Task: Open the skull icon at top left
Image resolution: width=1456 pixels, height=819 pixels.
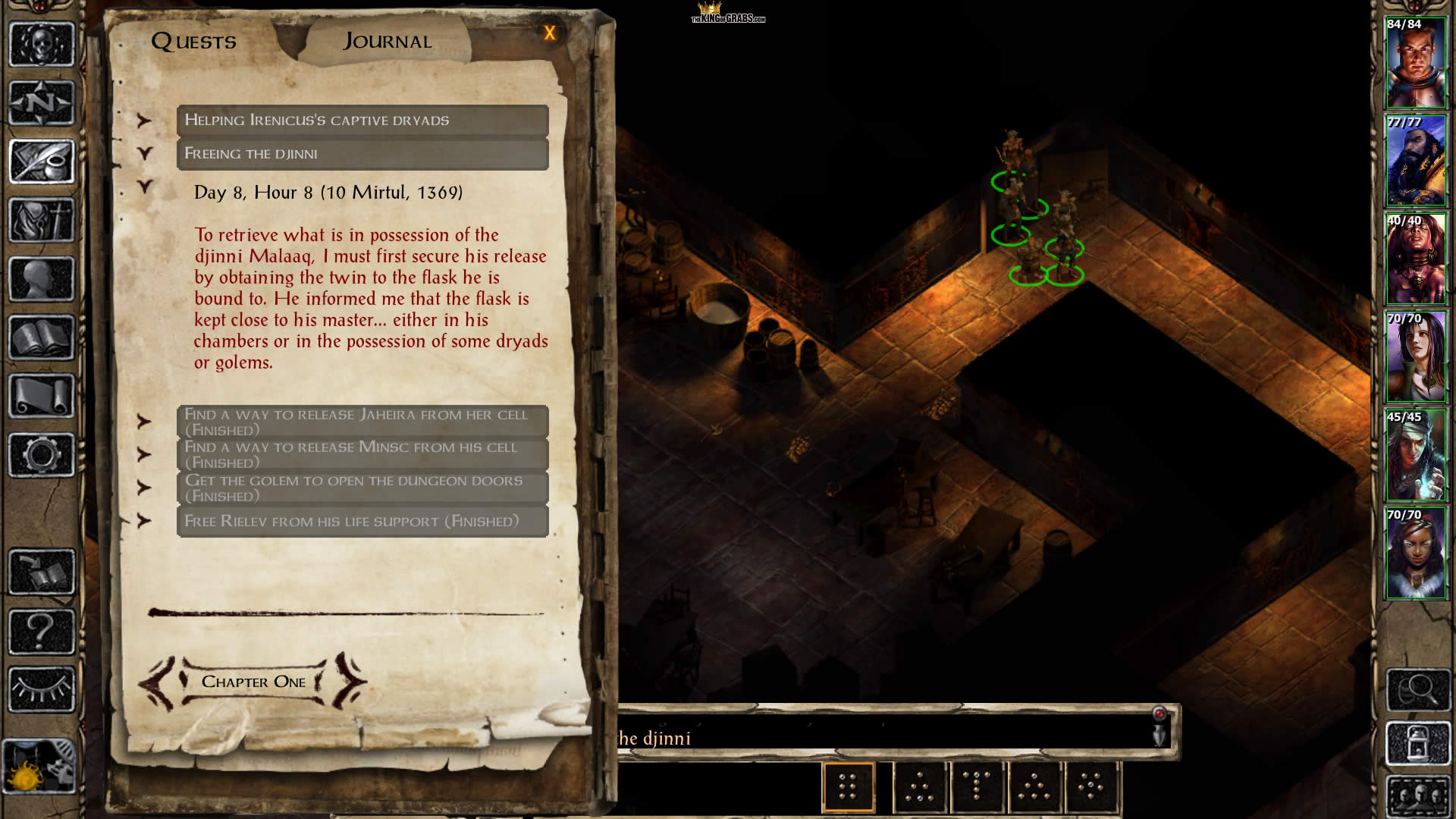Action: coord(42,44)
